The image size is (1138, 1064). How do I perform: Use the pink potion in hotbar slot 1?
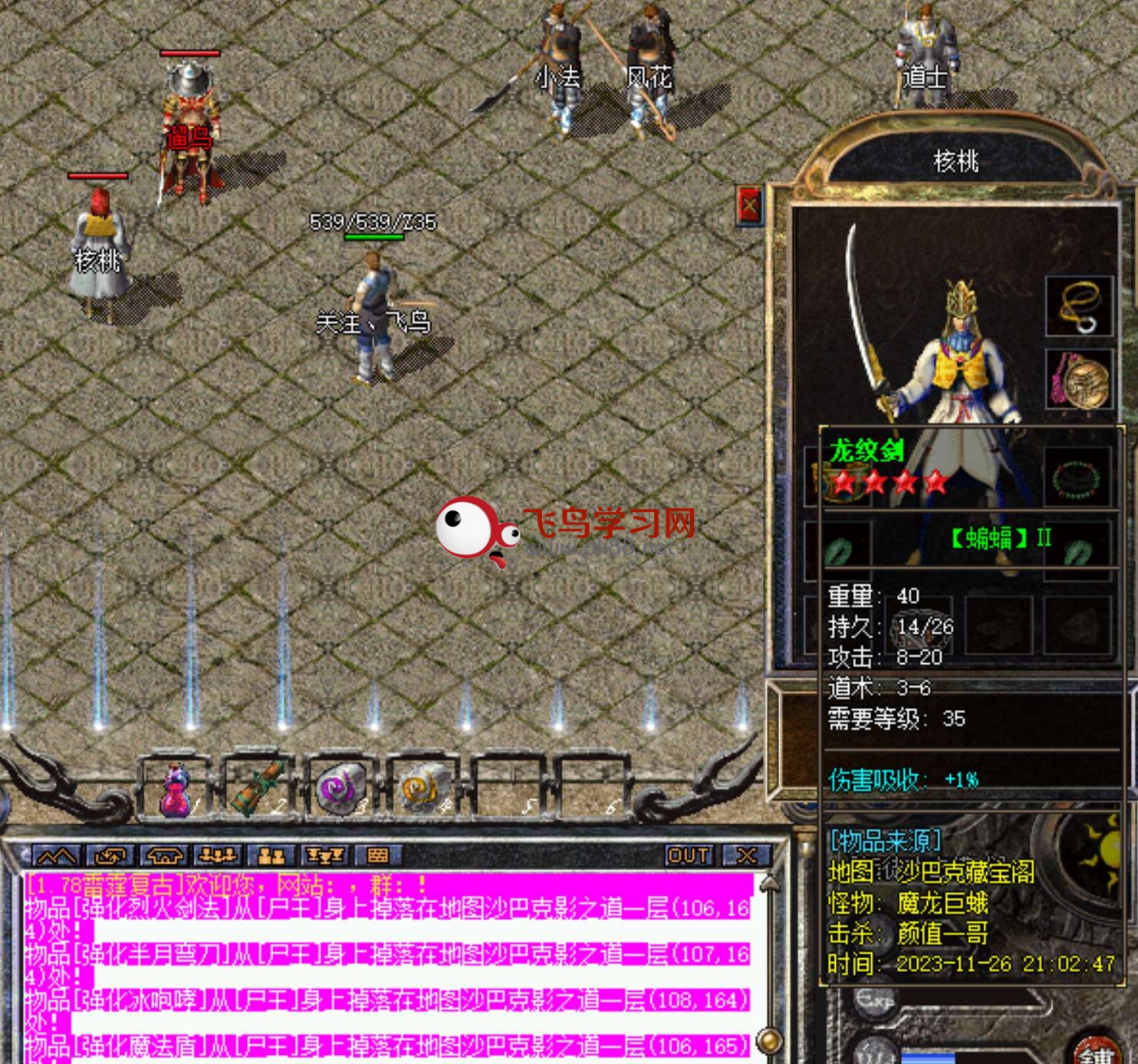(x=175, y=790)
